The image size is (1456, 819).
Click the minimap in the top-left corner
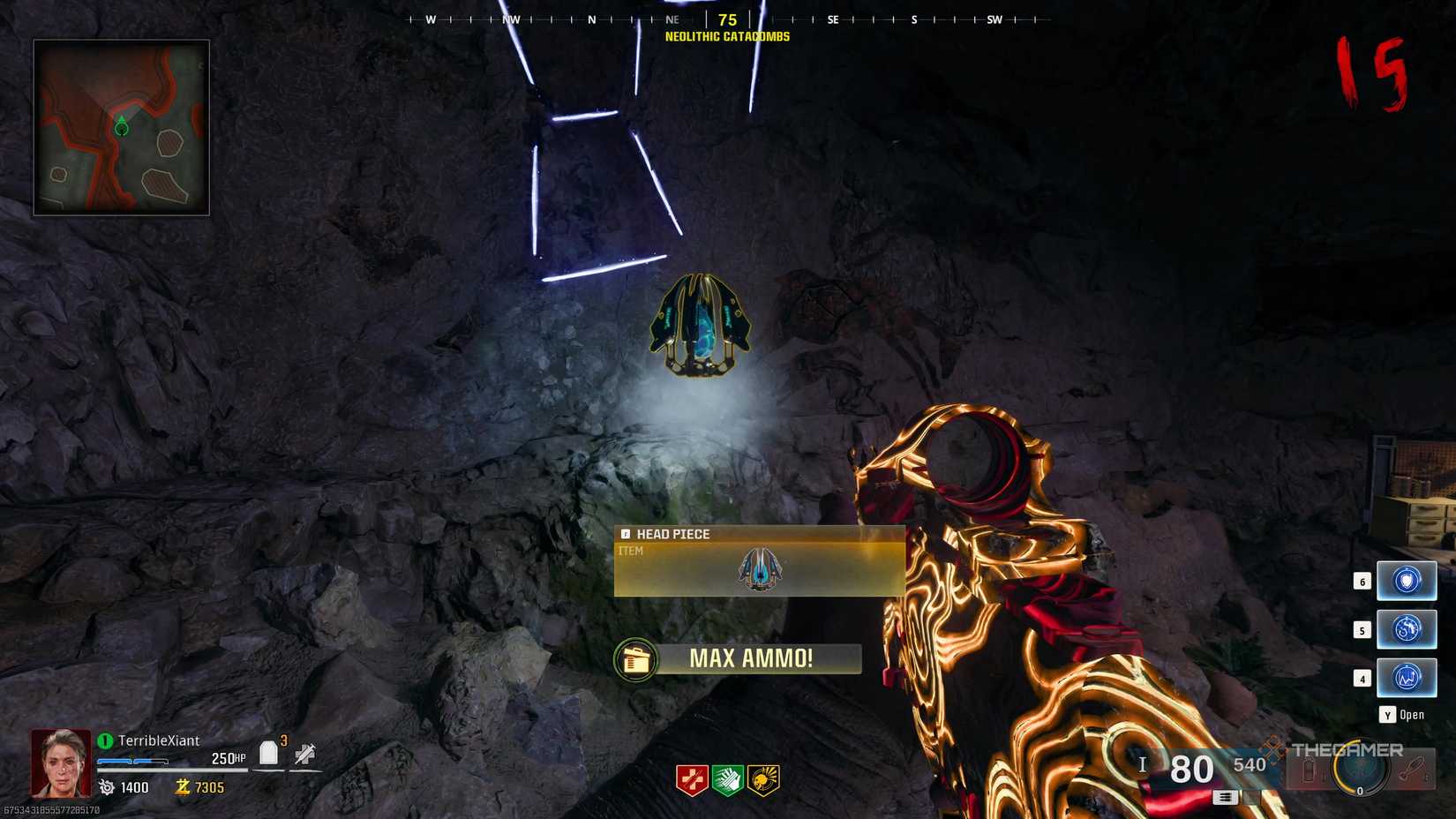click(121, 126)
